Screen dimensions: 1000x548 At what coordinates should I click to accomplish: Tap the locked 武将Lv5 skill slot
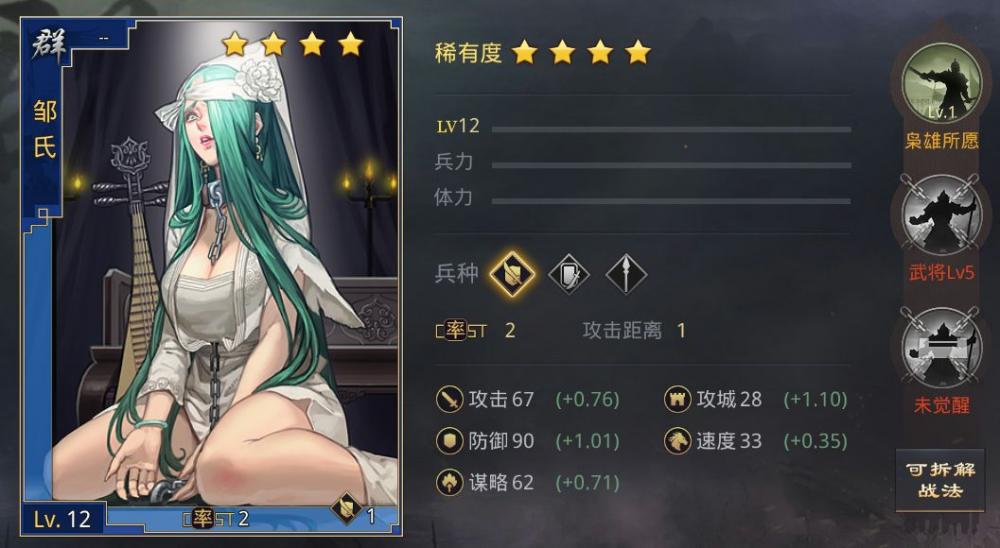(941, 216)
